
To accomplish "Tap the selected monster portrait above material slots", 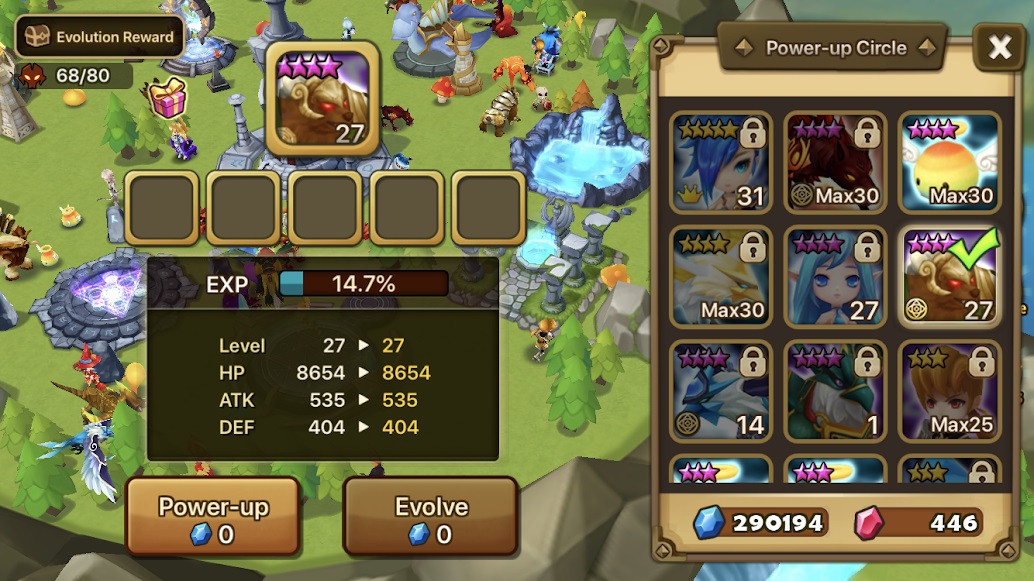I will point(322,99).
